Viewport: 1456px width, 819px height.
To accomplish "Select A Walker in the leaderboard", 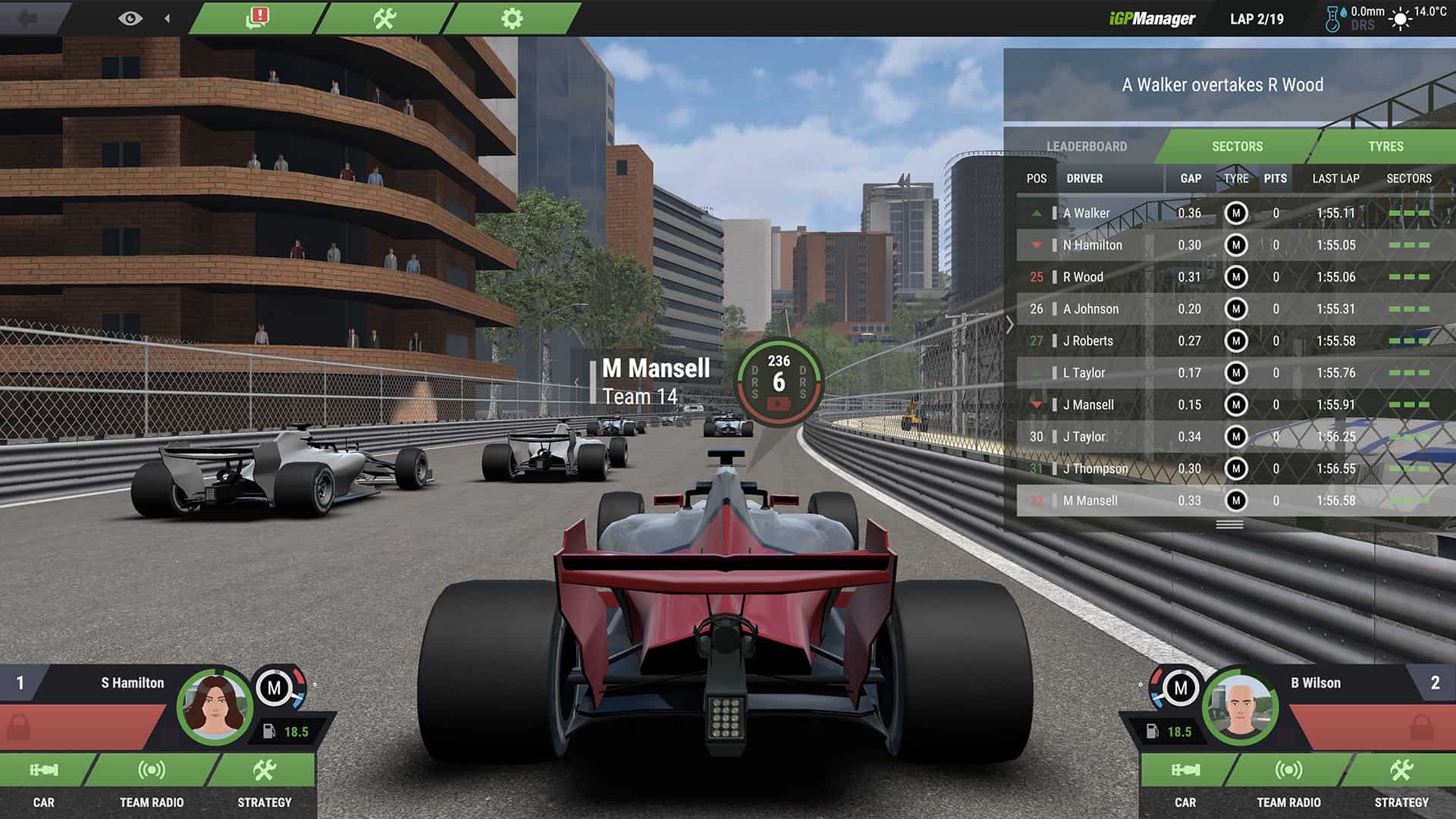I will pyautogui.click(x=1086, y=213).
